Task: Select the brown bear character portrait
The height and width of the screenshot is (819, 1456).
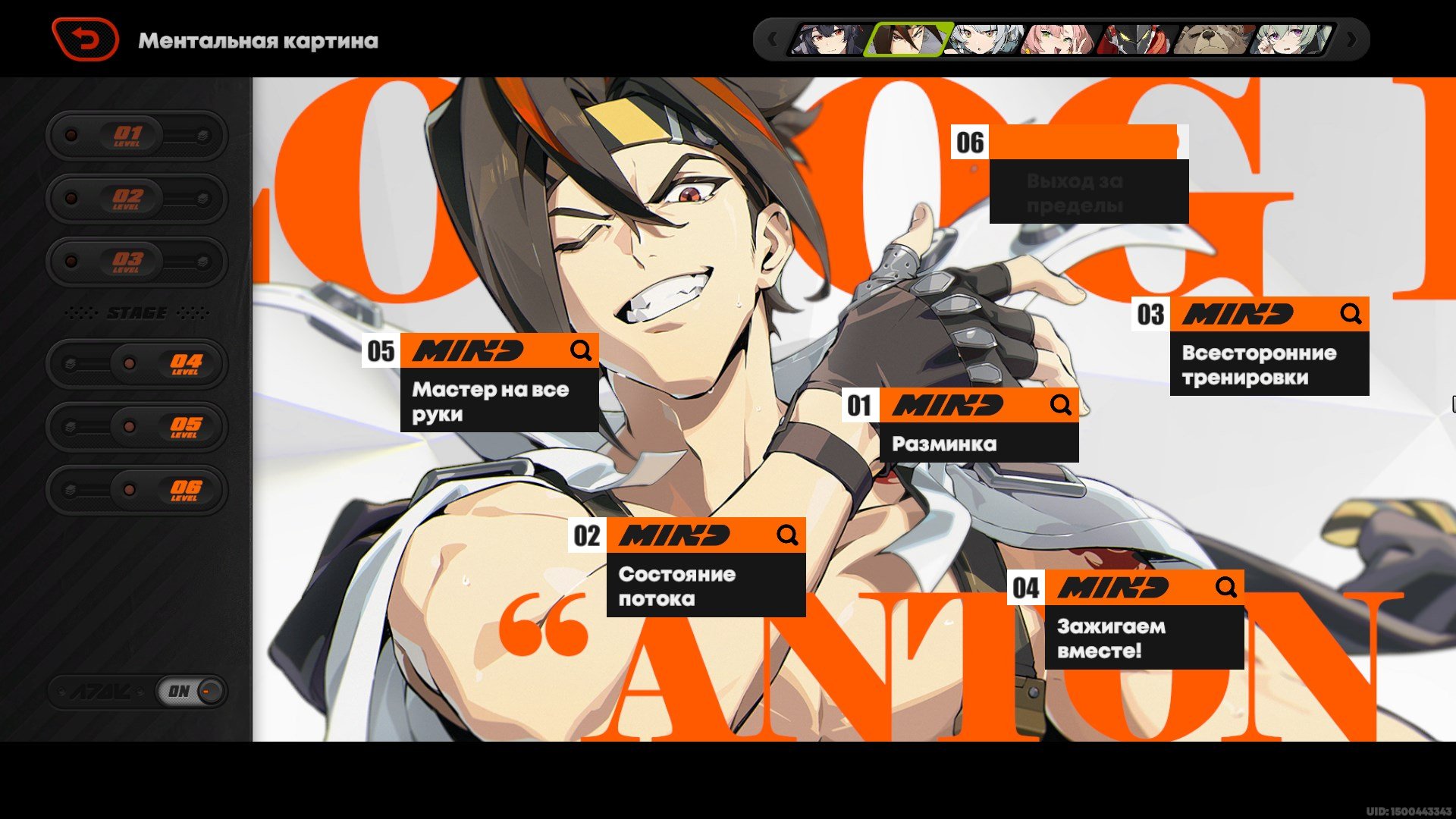Action: pos(1215,39)
